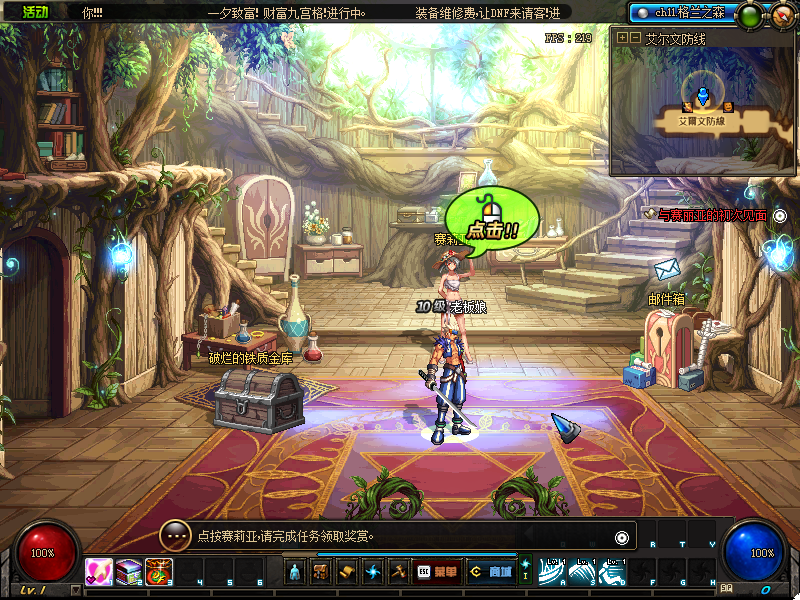Open the 活动 events button
The image size is (800, 600).
pyautogui.click(x=35, y=12)
